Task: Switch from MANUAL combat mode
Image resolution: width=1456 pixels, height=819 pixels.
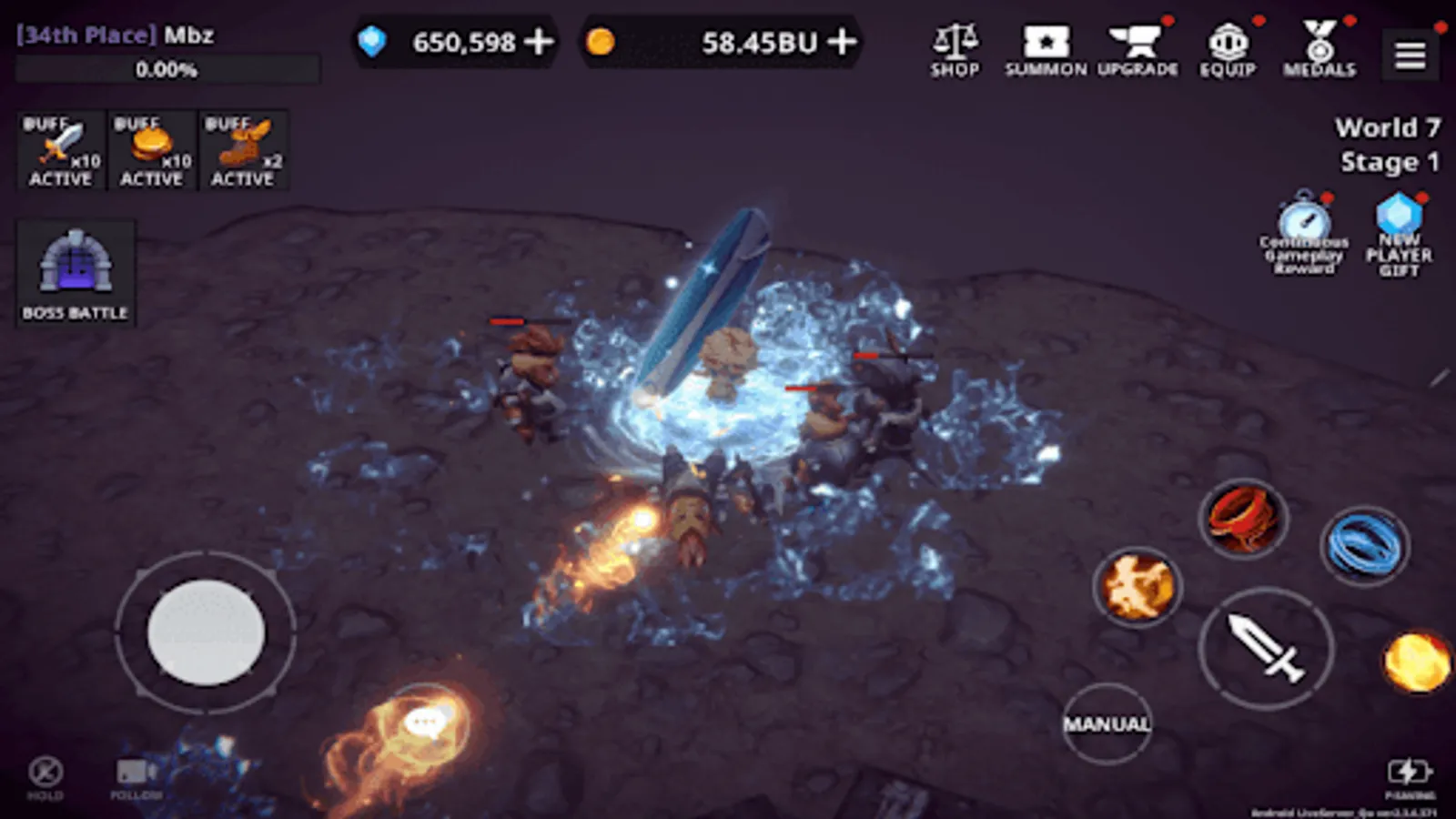Action: pyautogui.click(x=1107, y=723)
